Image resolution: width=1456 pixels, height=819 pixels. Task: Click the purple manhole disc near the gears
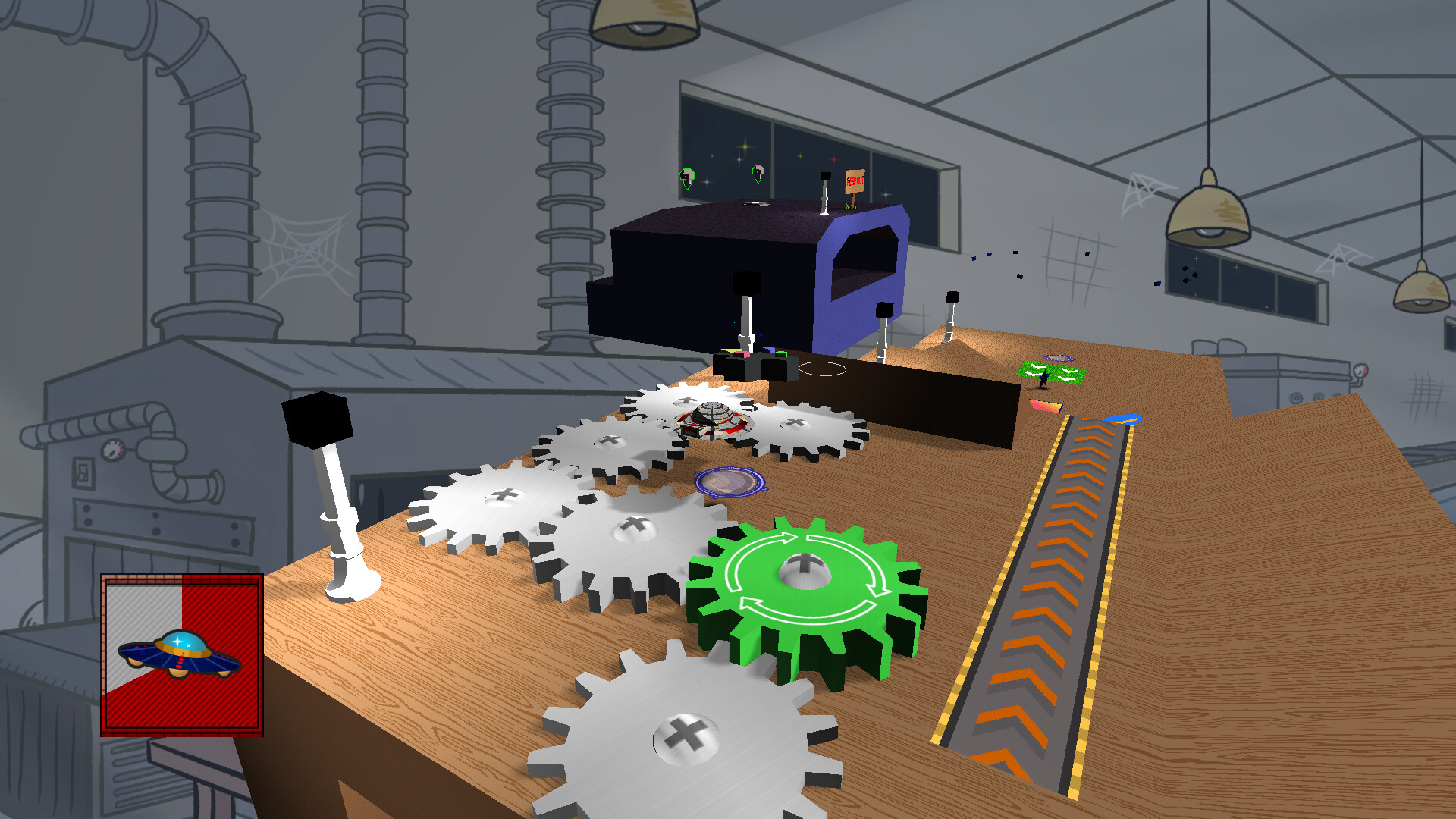coord(728,482)
